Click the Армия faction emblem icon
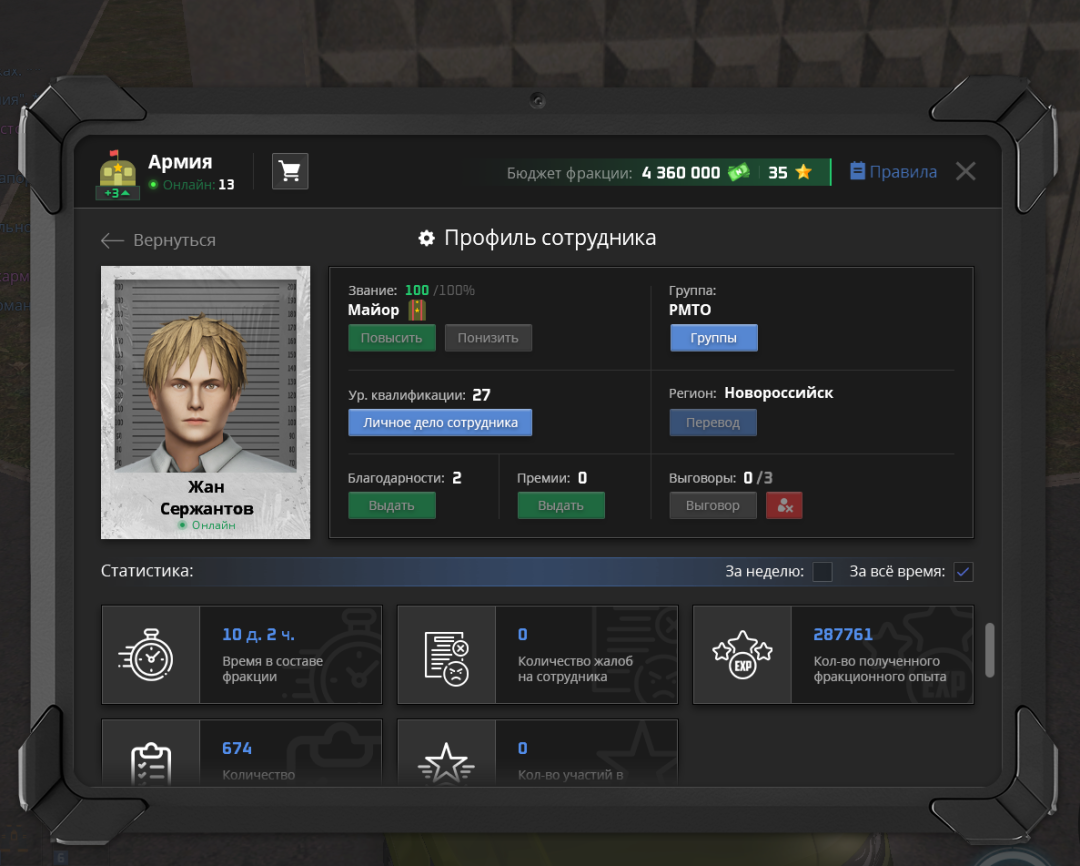Image resolution: width=1080 pixels, height=866 pixels. (x=118, y=174)
